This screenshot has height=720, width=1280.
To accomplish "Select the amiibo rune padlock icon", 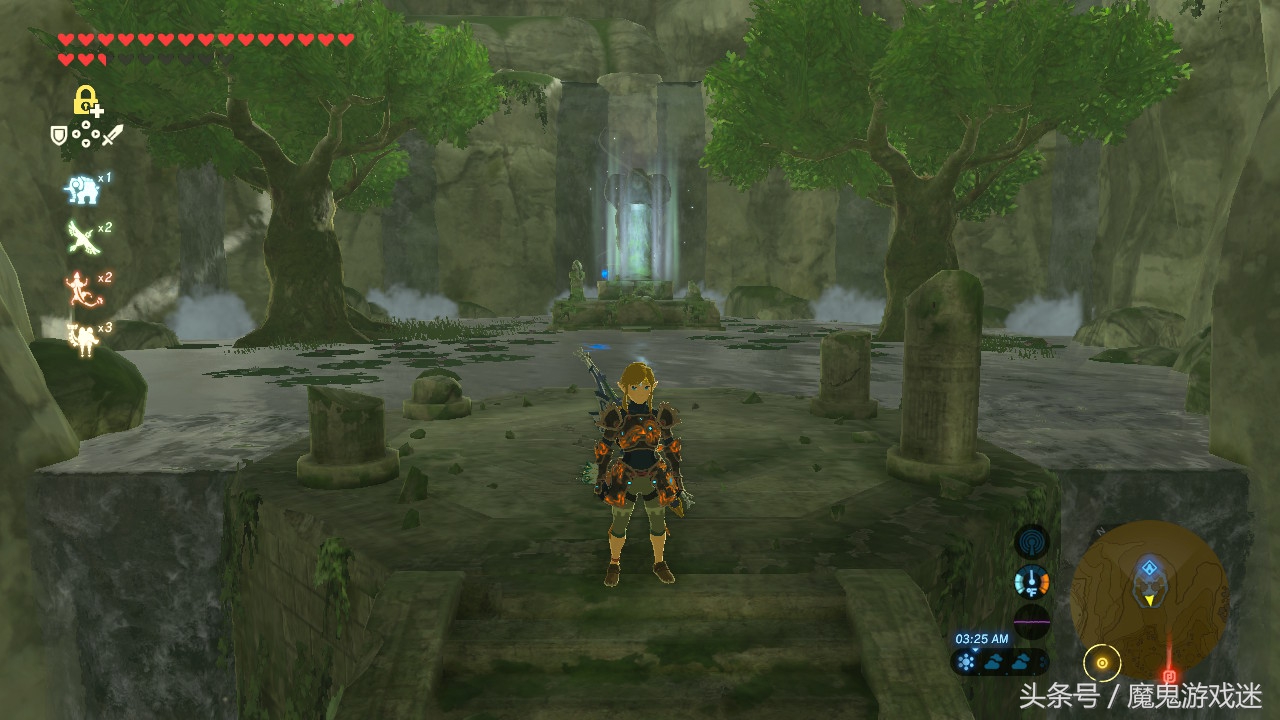I will [x=86, y=101].
